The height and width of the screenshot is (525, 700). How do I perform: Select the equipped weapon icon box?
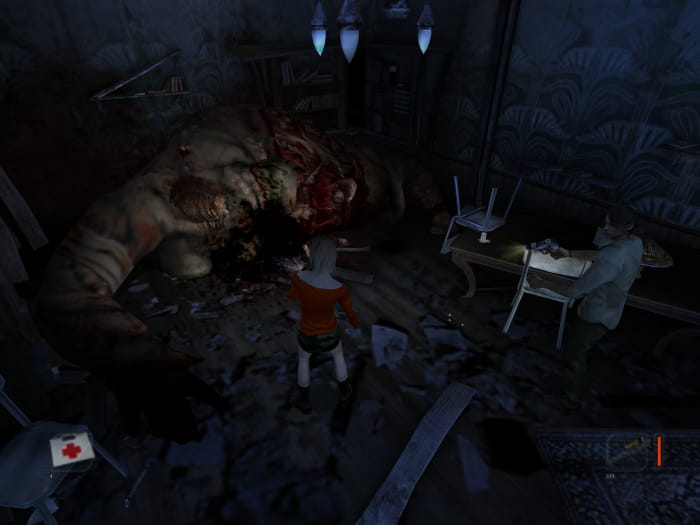[x=627, y=451]
